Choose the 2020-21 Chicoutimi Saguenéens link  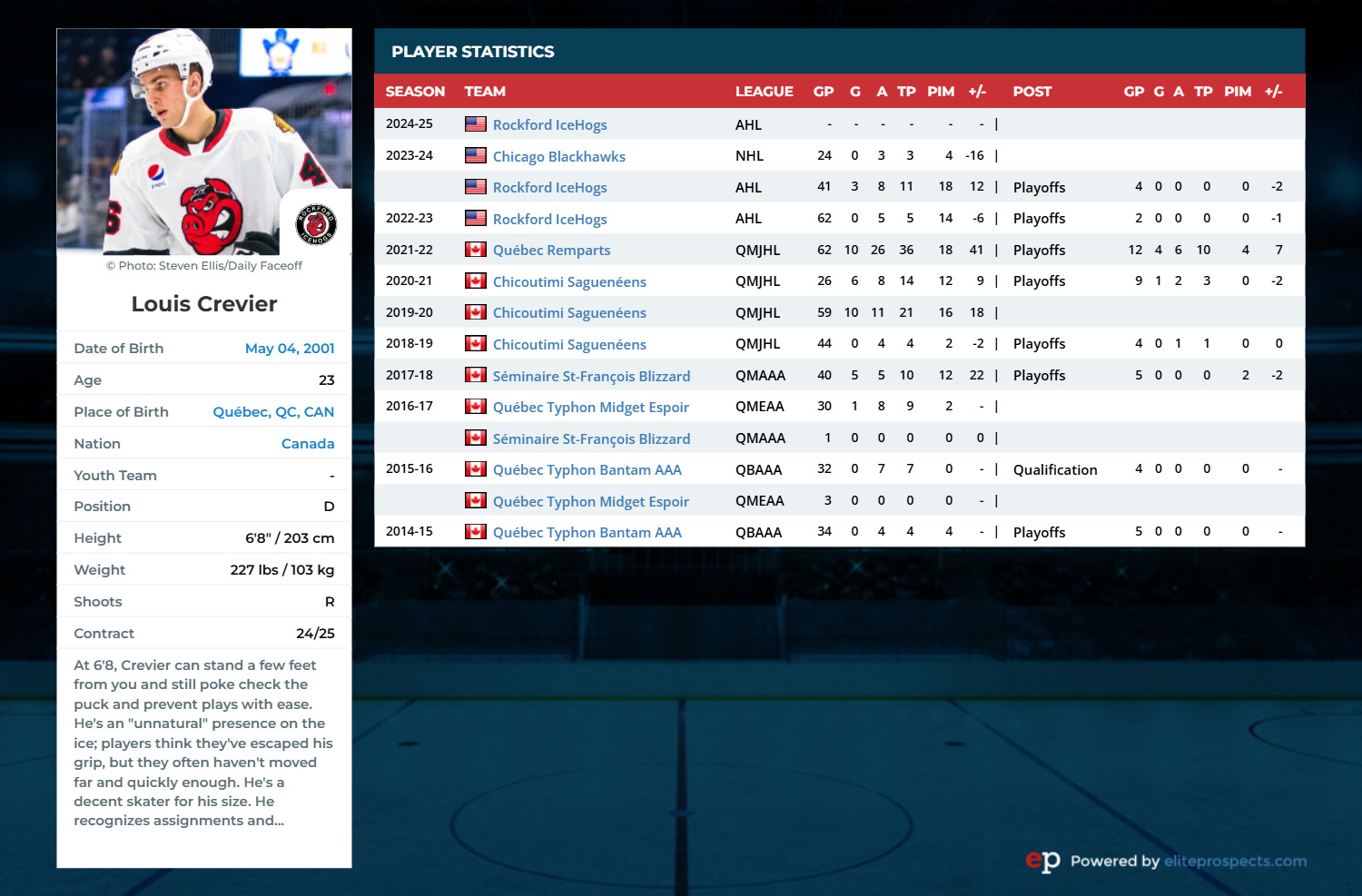tap(569, 281)
